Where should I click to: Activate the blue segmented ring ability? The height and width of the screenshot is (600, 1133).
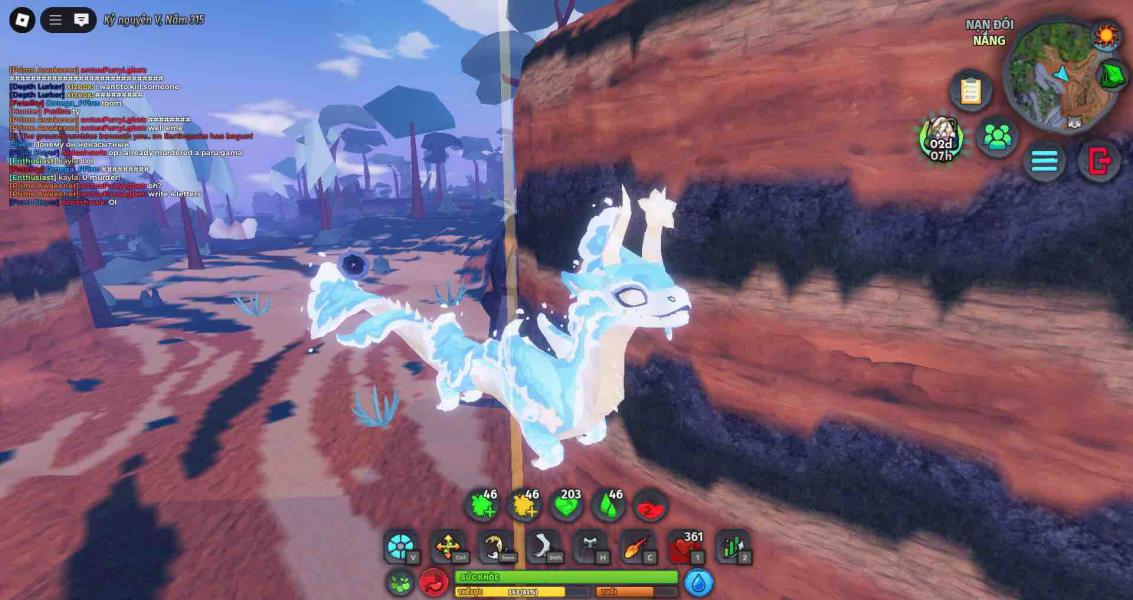click(401, 548)
